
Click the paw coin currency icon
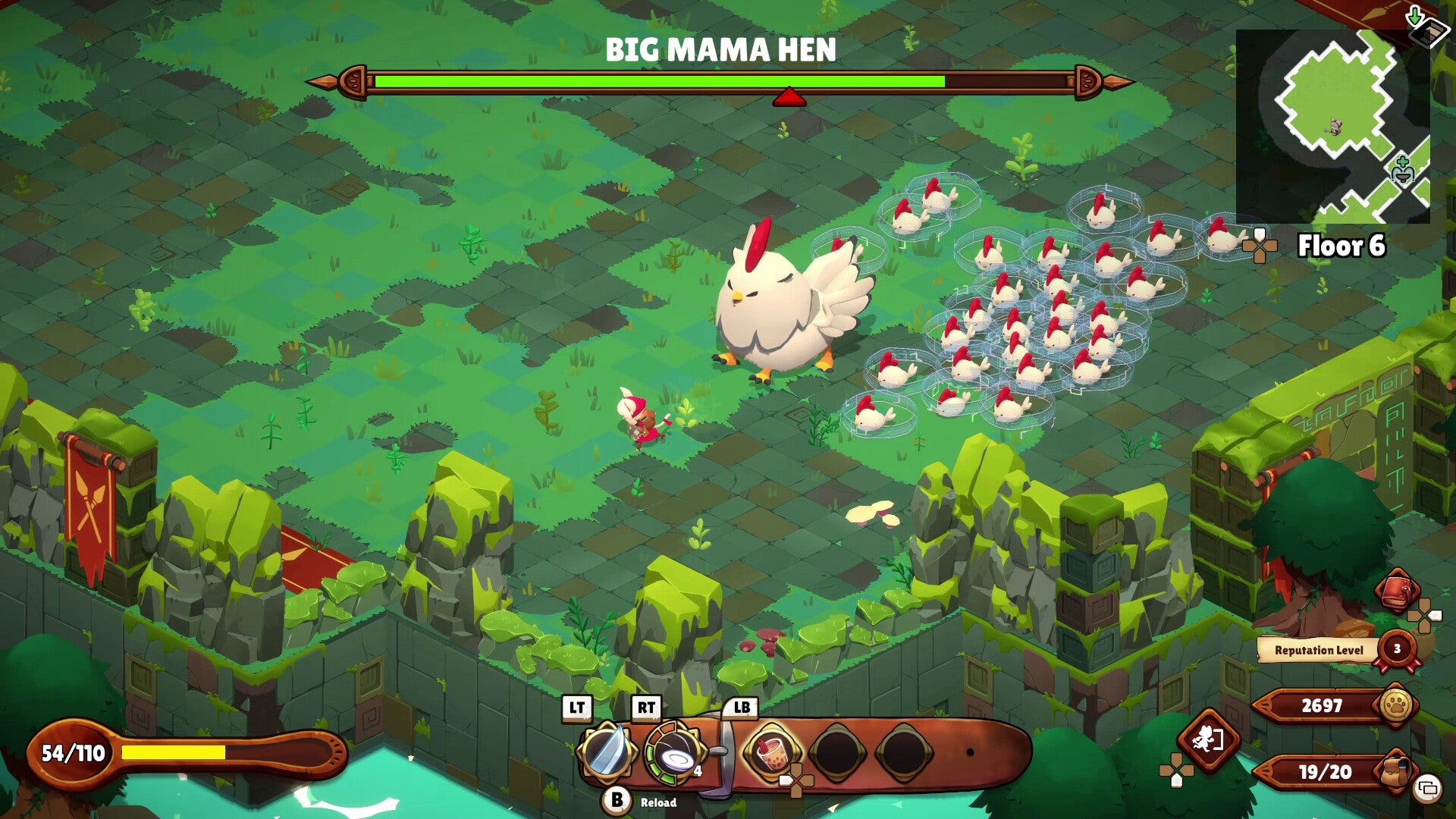(1396, 703)
